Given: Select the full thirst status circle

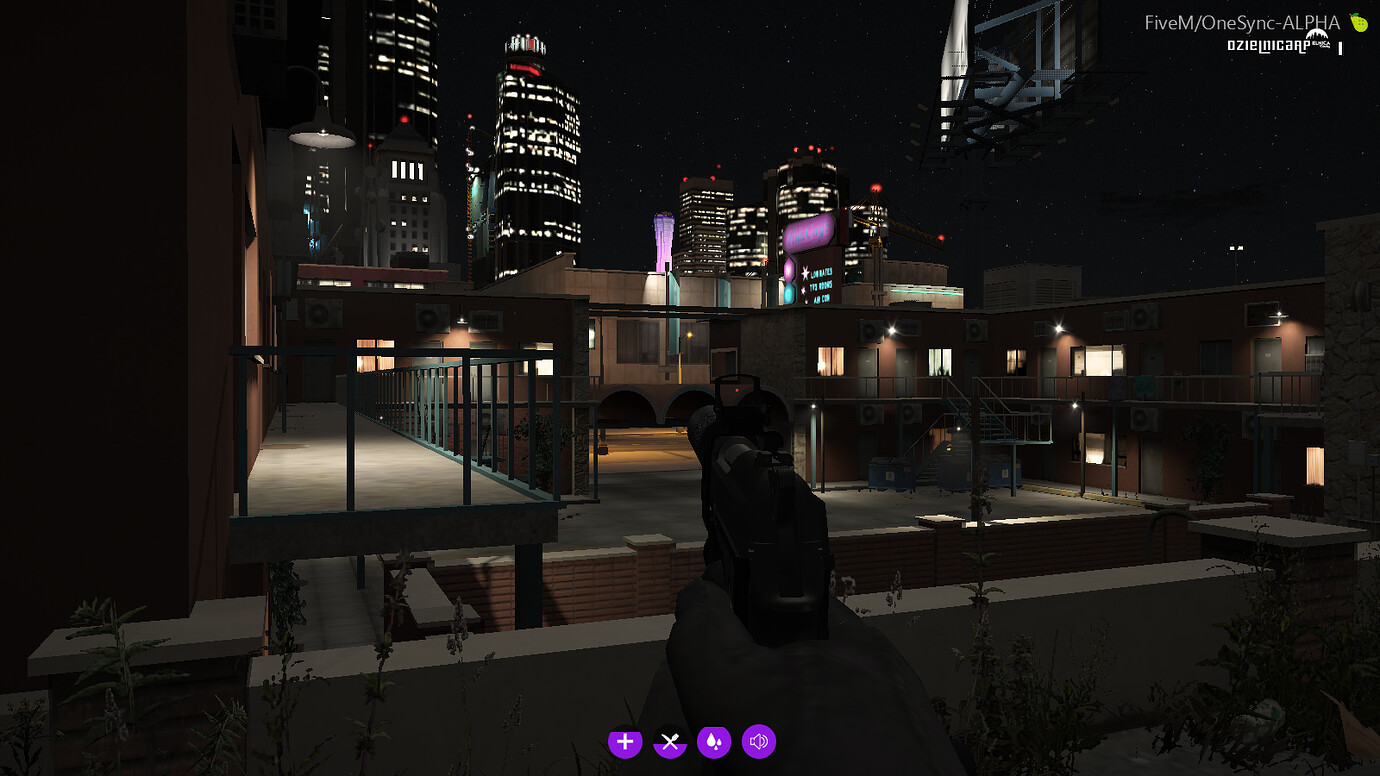Looking at the screenshot, I should tap(714, 743).
